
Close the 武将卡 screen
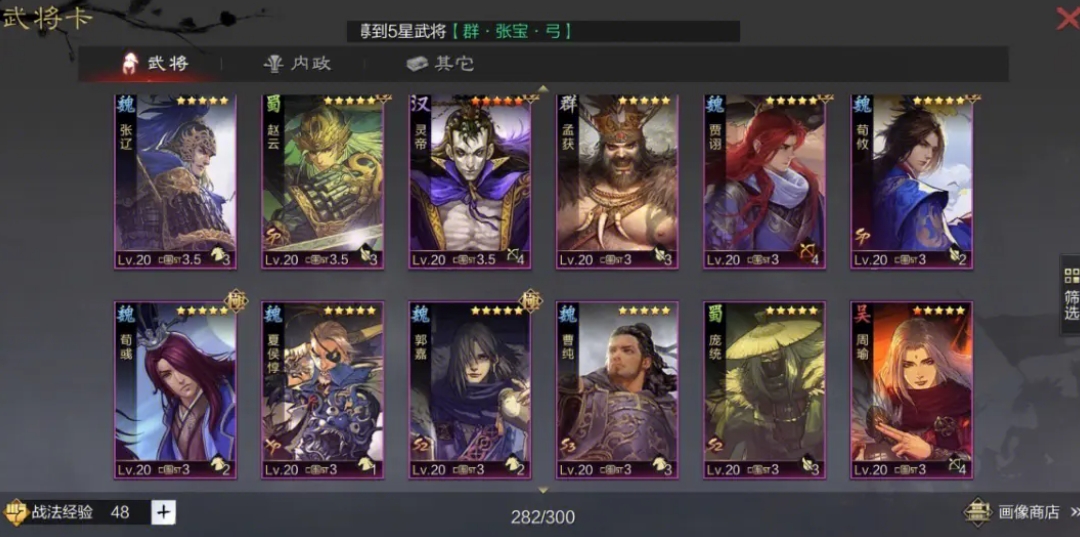tap(1066, 18)
